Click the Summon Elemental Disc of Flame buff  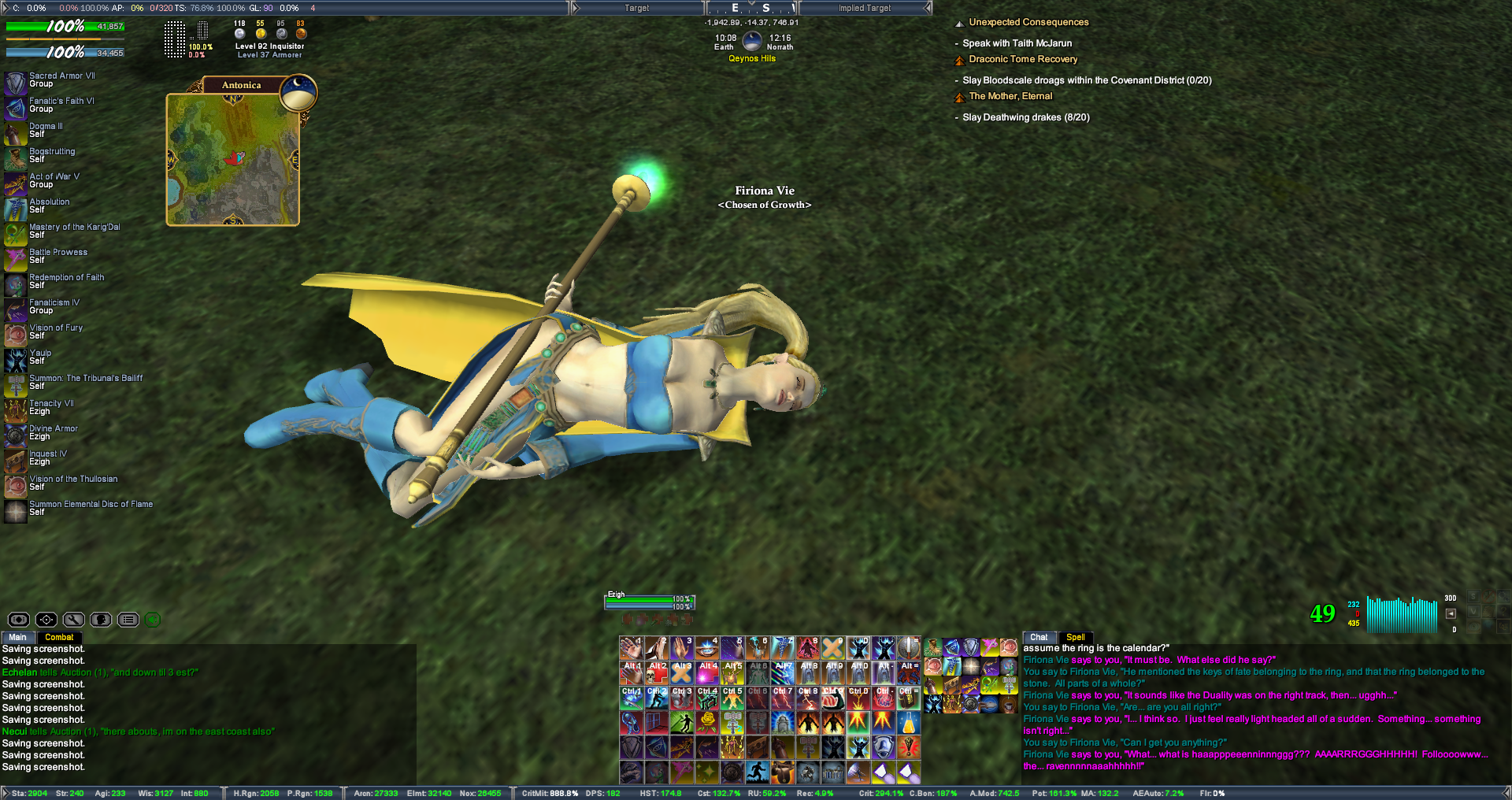click(x=16, y=511)
